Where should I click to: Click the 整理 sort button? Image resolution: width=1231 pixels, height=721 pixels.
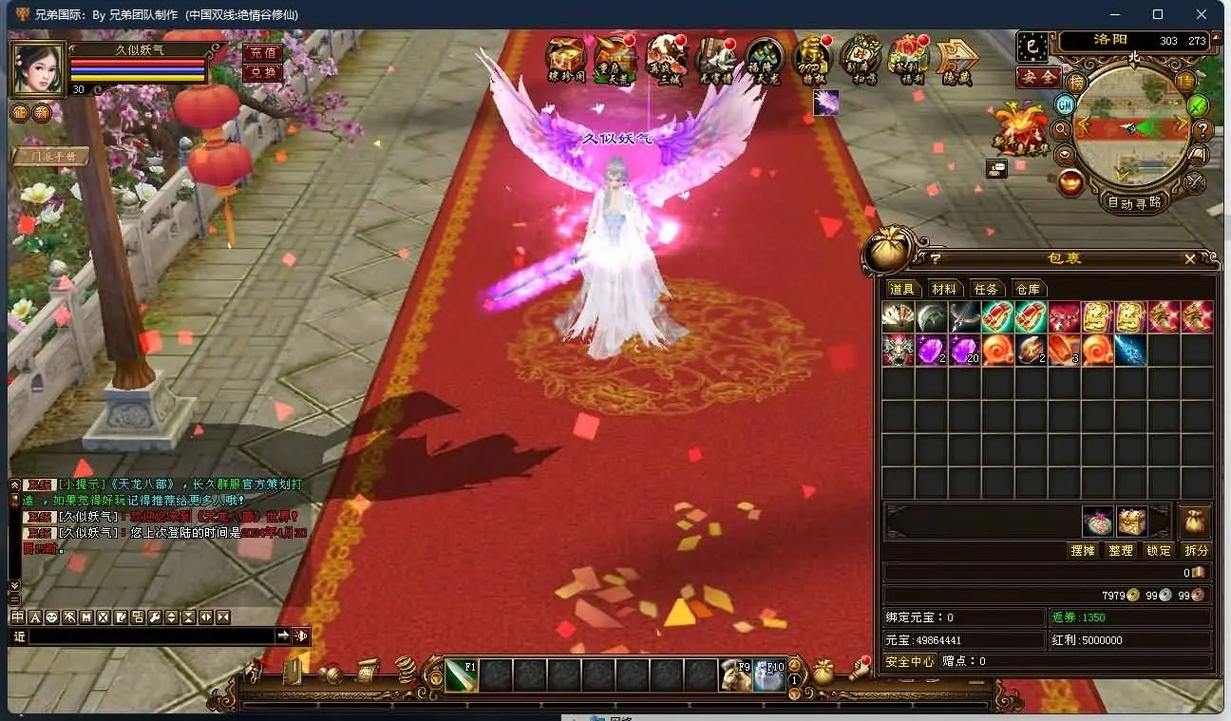[1121, 551]
